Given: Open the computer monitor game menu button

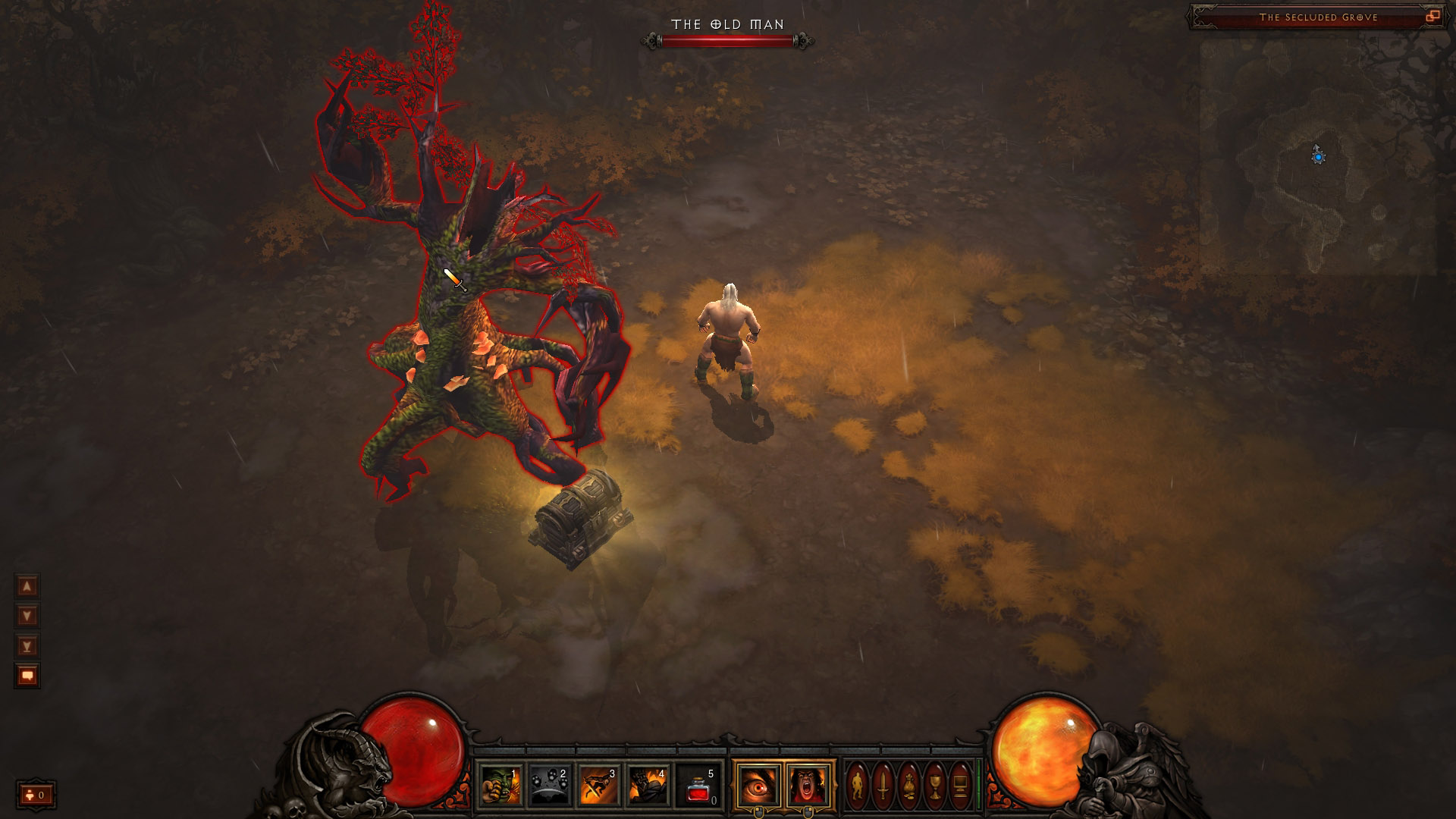Looking at the screenshot, I should pos(960,785).
